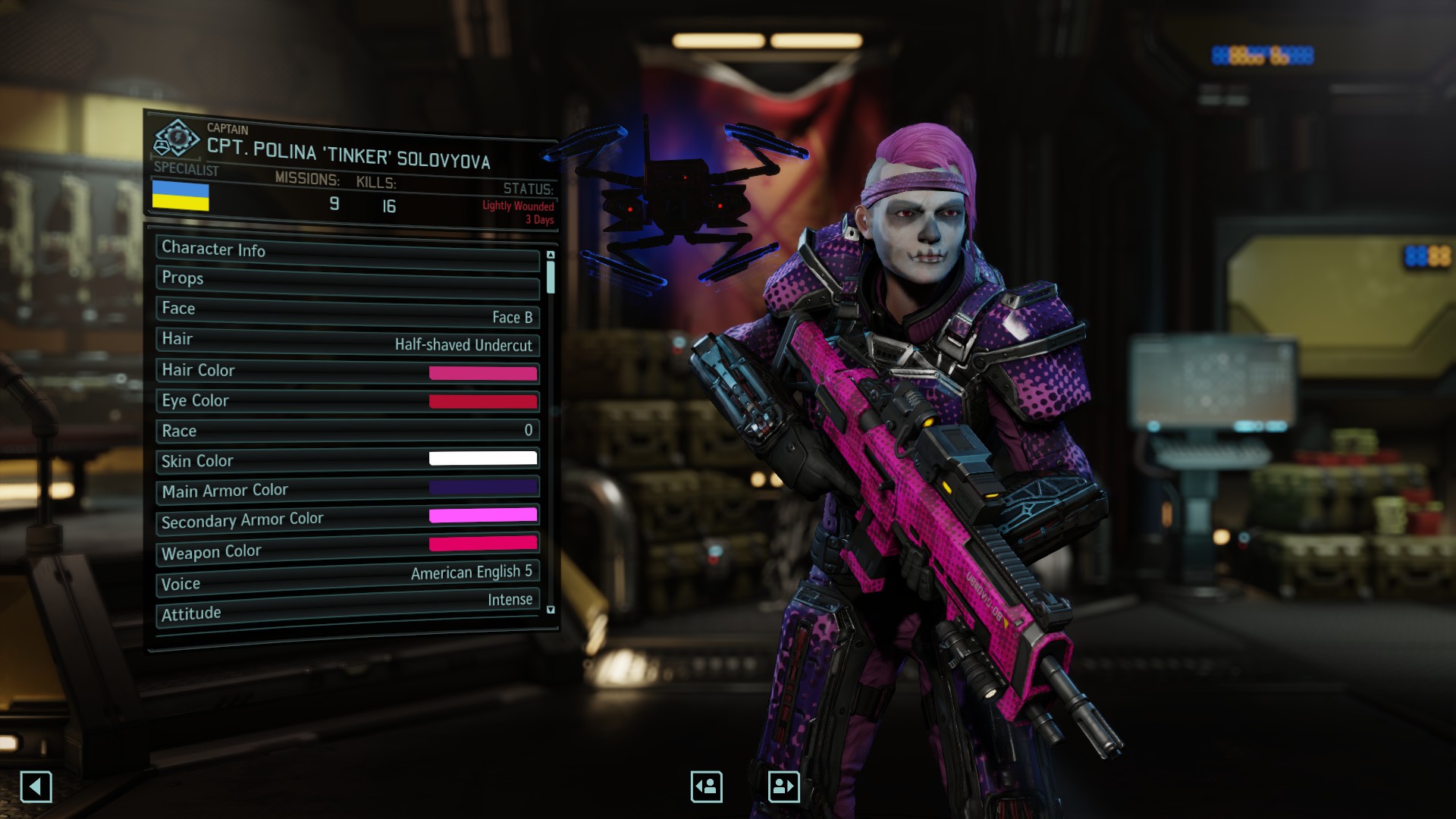Click the next soldier icon at bottom
Image resolution: width=1456 pixels, height=819 pixels.
tap(784, 786)
